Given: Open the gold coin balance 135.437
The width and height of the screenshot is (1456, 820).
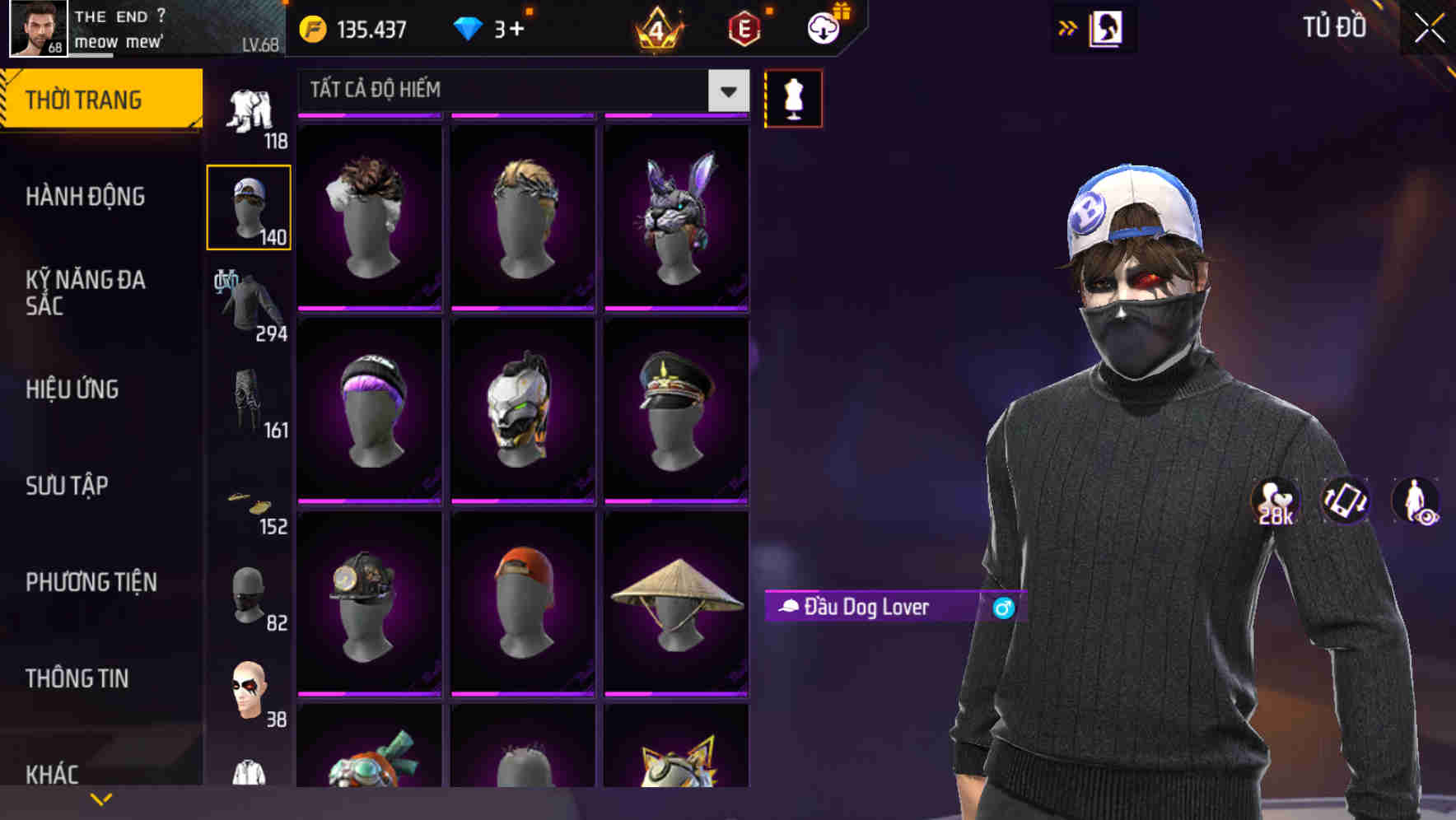Looking at the screenshot, I should tap(354, 28).
